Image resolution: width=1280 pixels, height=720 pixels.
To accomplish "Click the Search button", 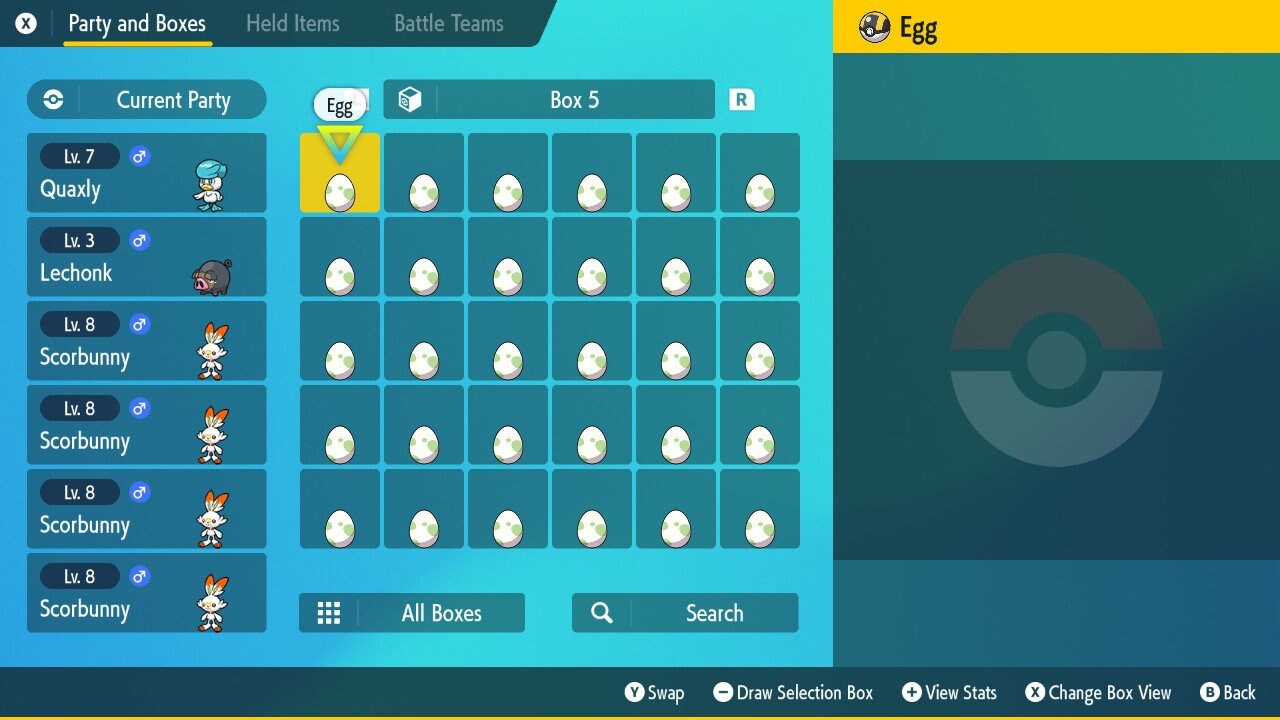I will 714,612.
